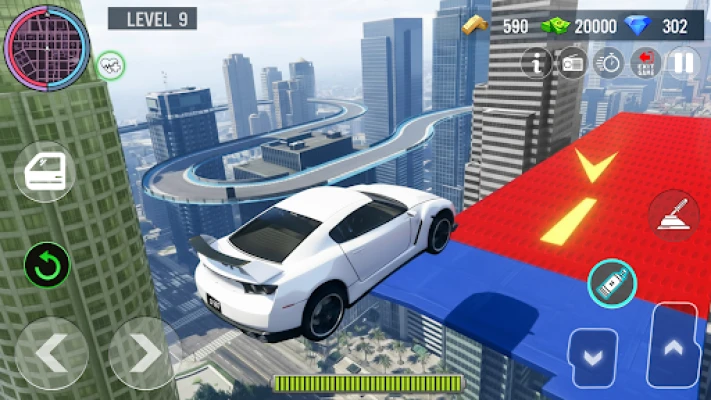Reset car with green circular arrow
The width and height of the screenshot is (711, 400).
point(48,265)
